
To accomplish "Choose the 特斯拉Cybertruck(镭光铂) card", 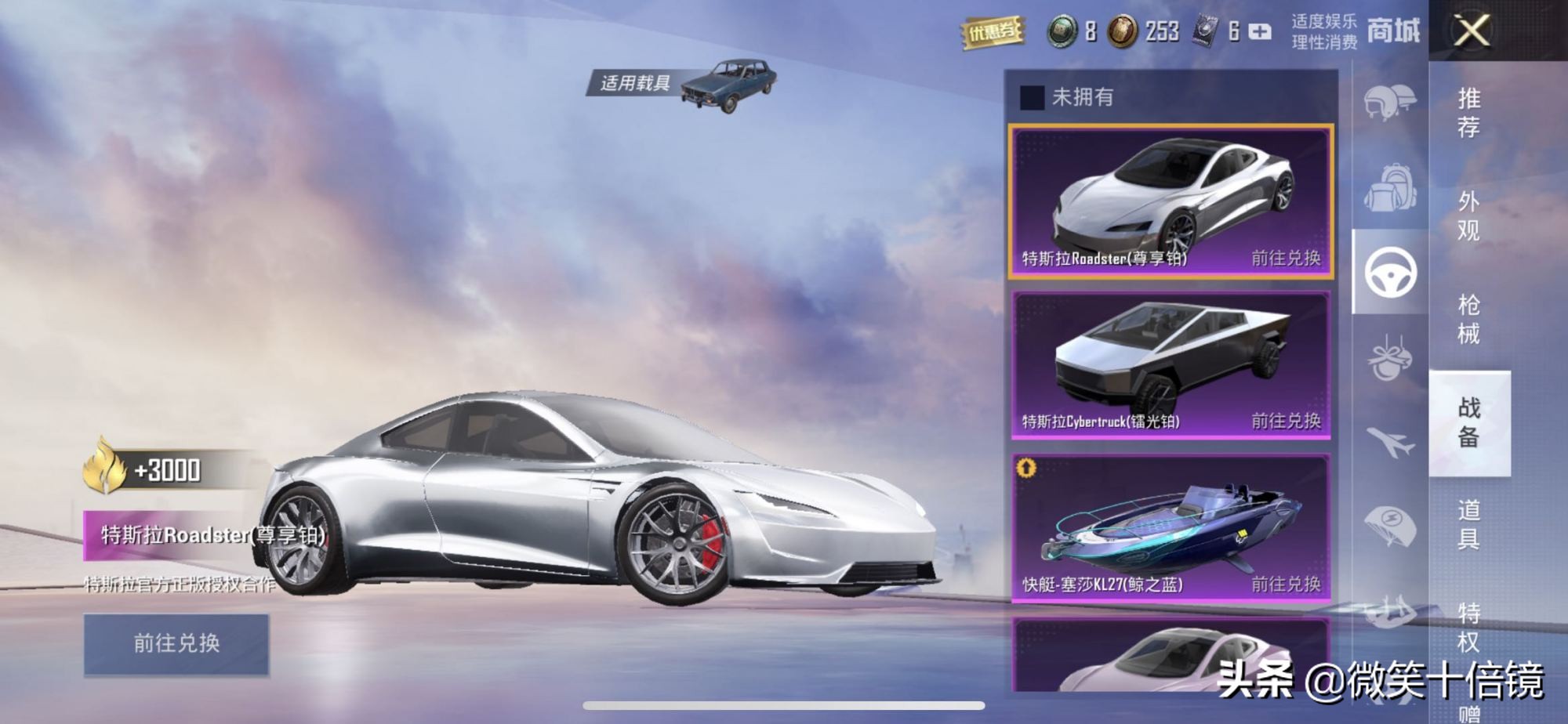I will (1171, 364).
